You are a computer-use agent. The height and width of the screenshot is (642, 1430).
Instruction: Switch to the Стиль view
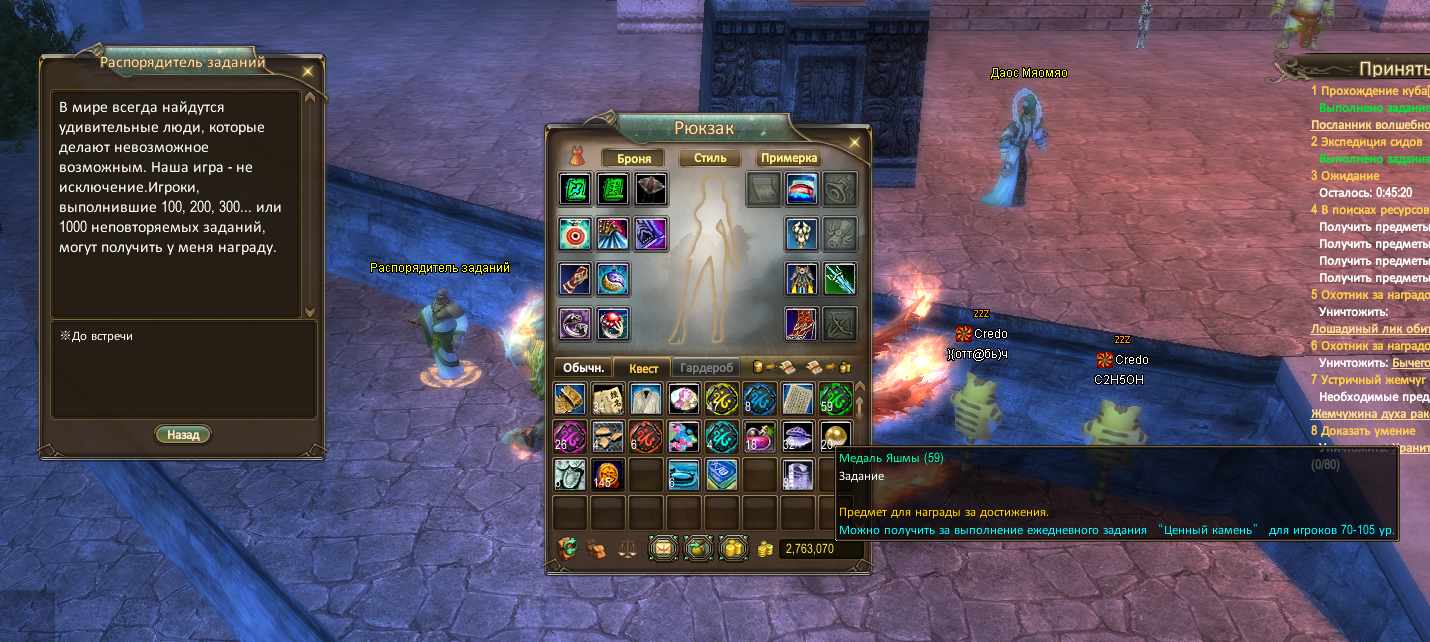pyautogui.click(x=710, y=158)
